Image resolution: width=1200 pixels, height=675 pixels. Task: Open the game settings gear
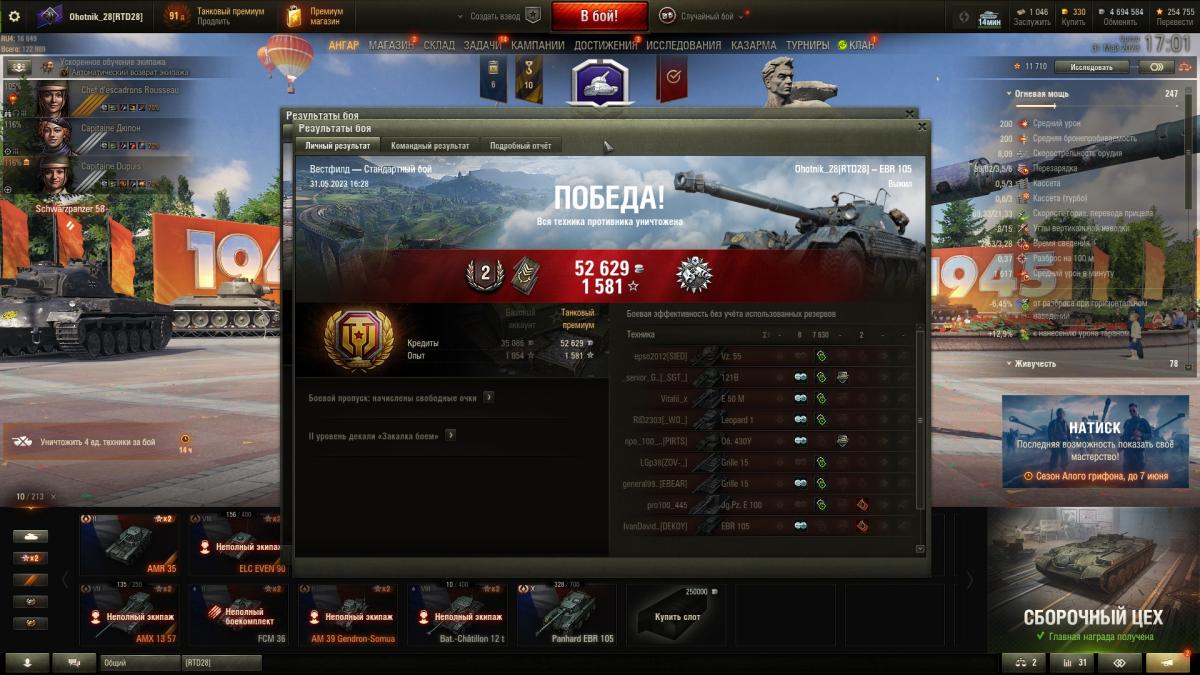click(x=14, y=16)
